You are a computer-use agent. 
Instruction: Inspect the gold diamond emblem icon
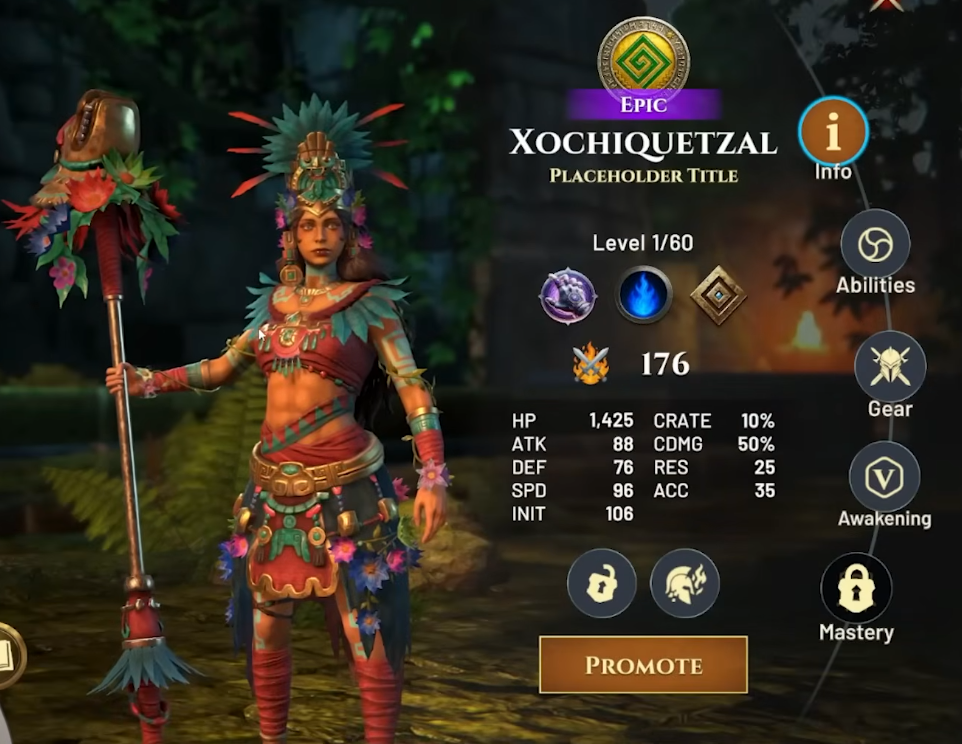click(718, 295)
